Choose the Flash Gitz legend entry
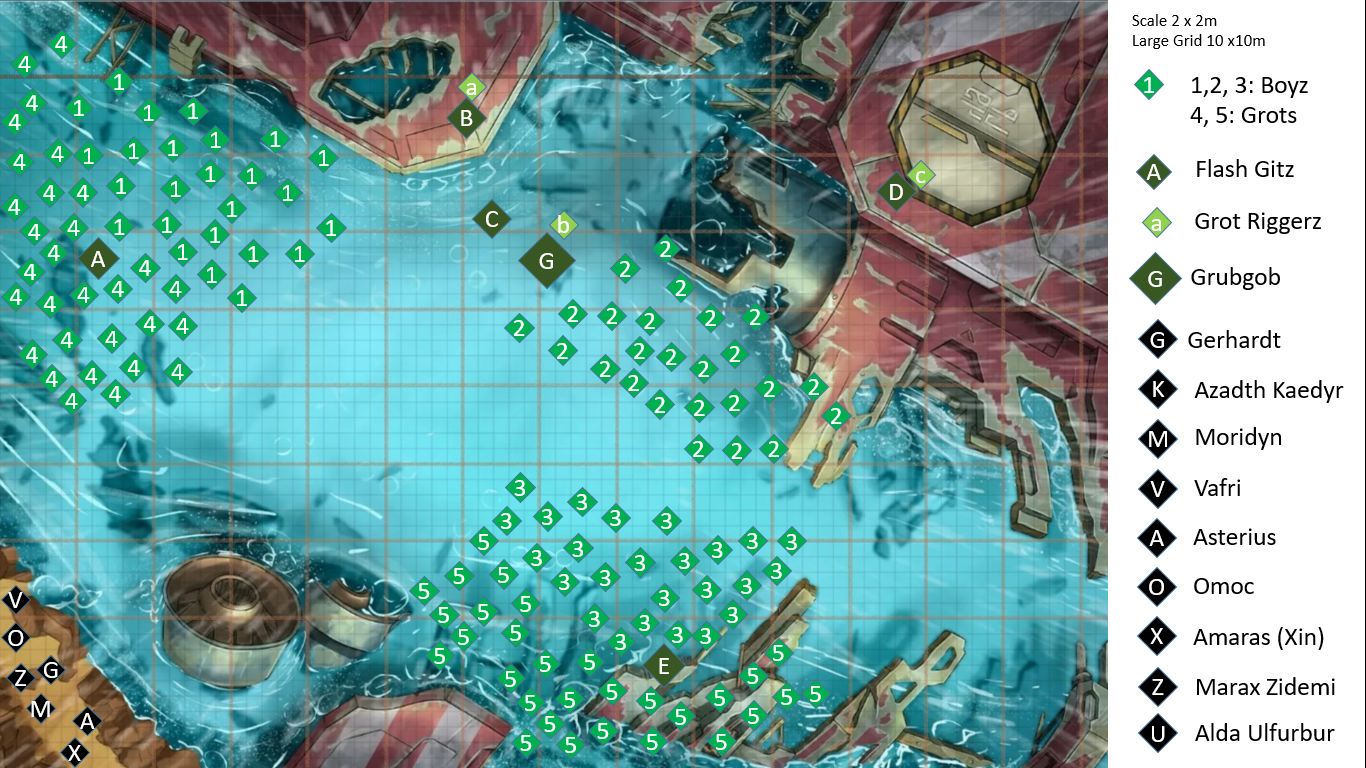The height and width of the screenshot is (768, 1366). (1243, 170)
